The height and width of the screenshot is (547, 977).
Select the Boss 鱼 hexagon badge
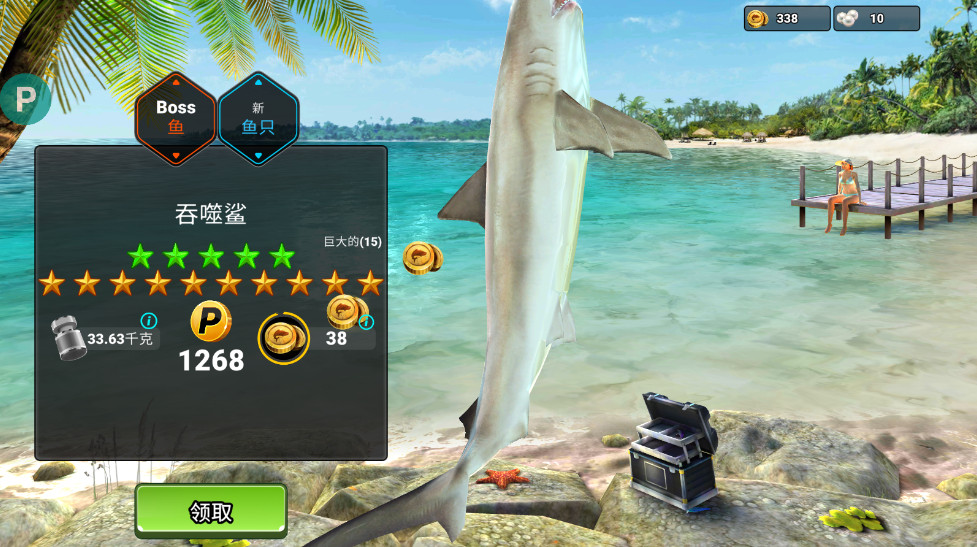pyautogui.click(x=176, y=117)
